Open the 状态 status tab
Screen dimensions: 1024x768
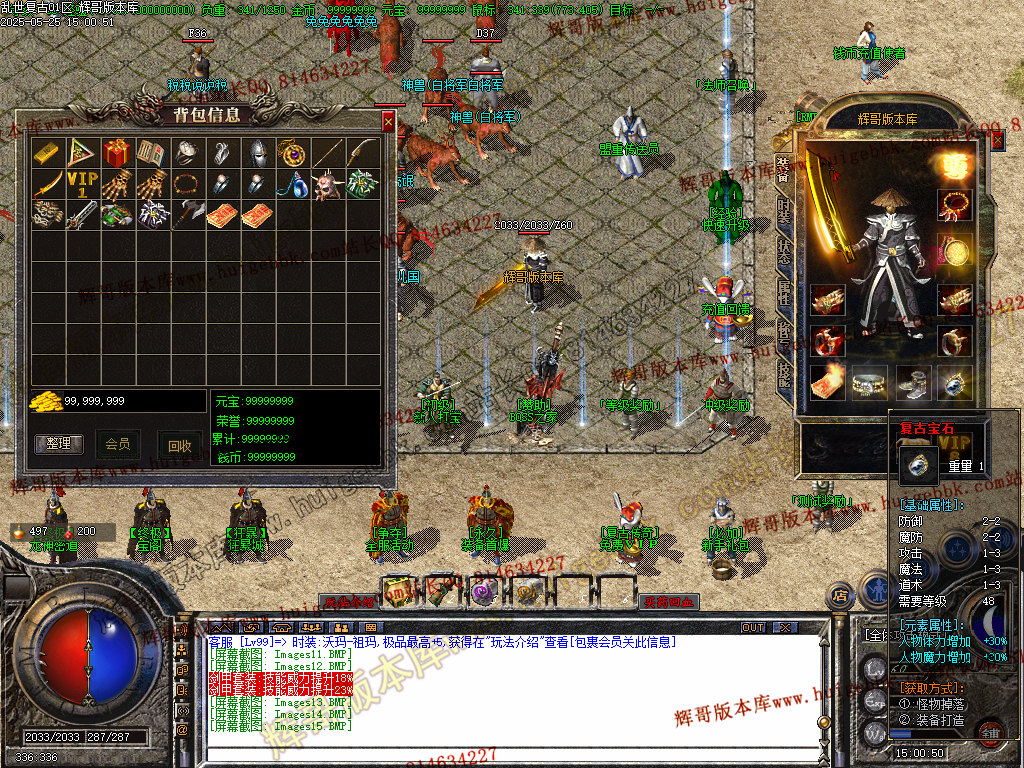coord(785,250)
